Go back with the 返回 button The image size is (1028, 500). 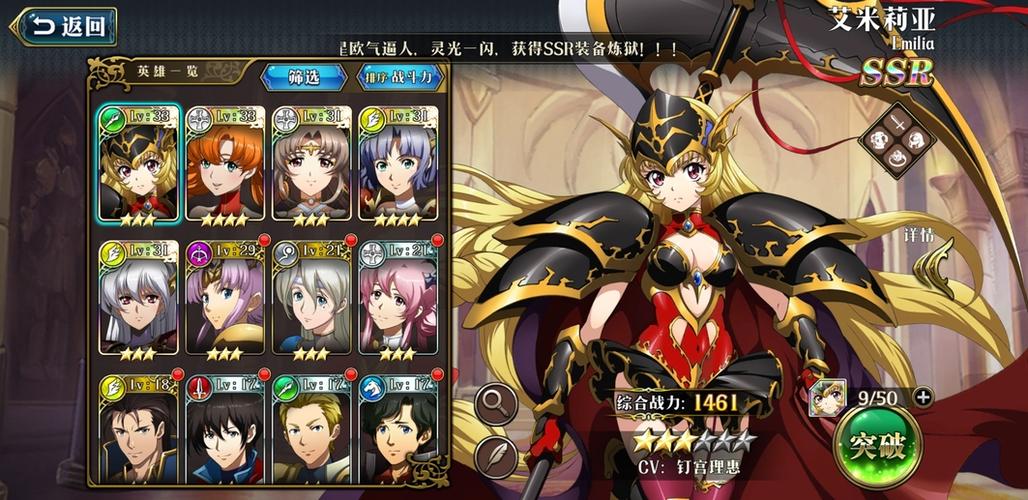(64, 27)
